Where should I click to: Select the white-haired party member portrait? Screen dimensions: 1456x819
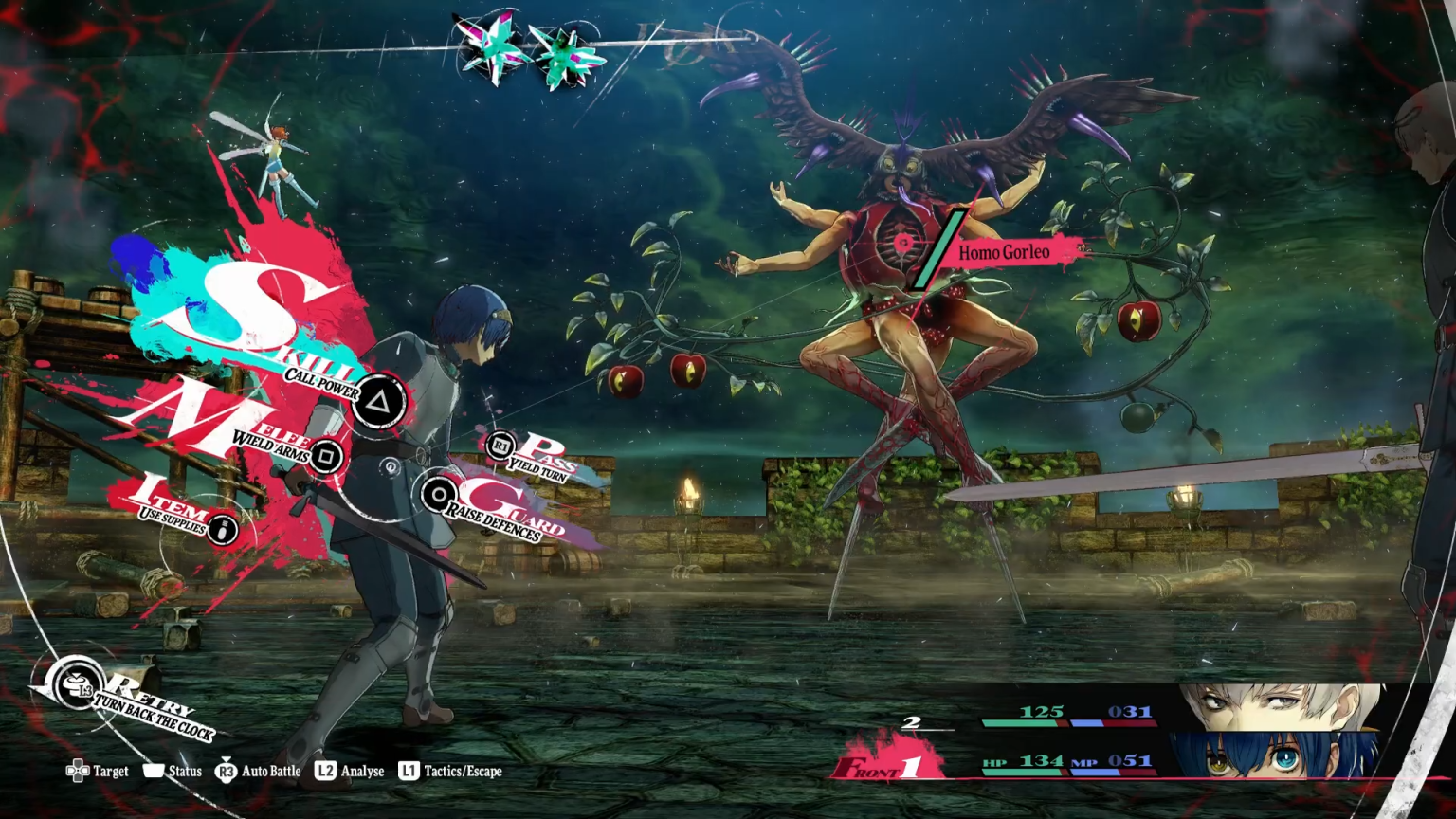point(1280,707)
